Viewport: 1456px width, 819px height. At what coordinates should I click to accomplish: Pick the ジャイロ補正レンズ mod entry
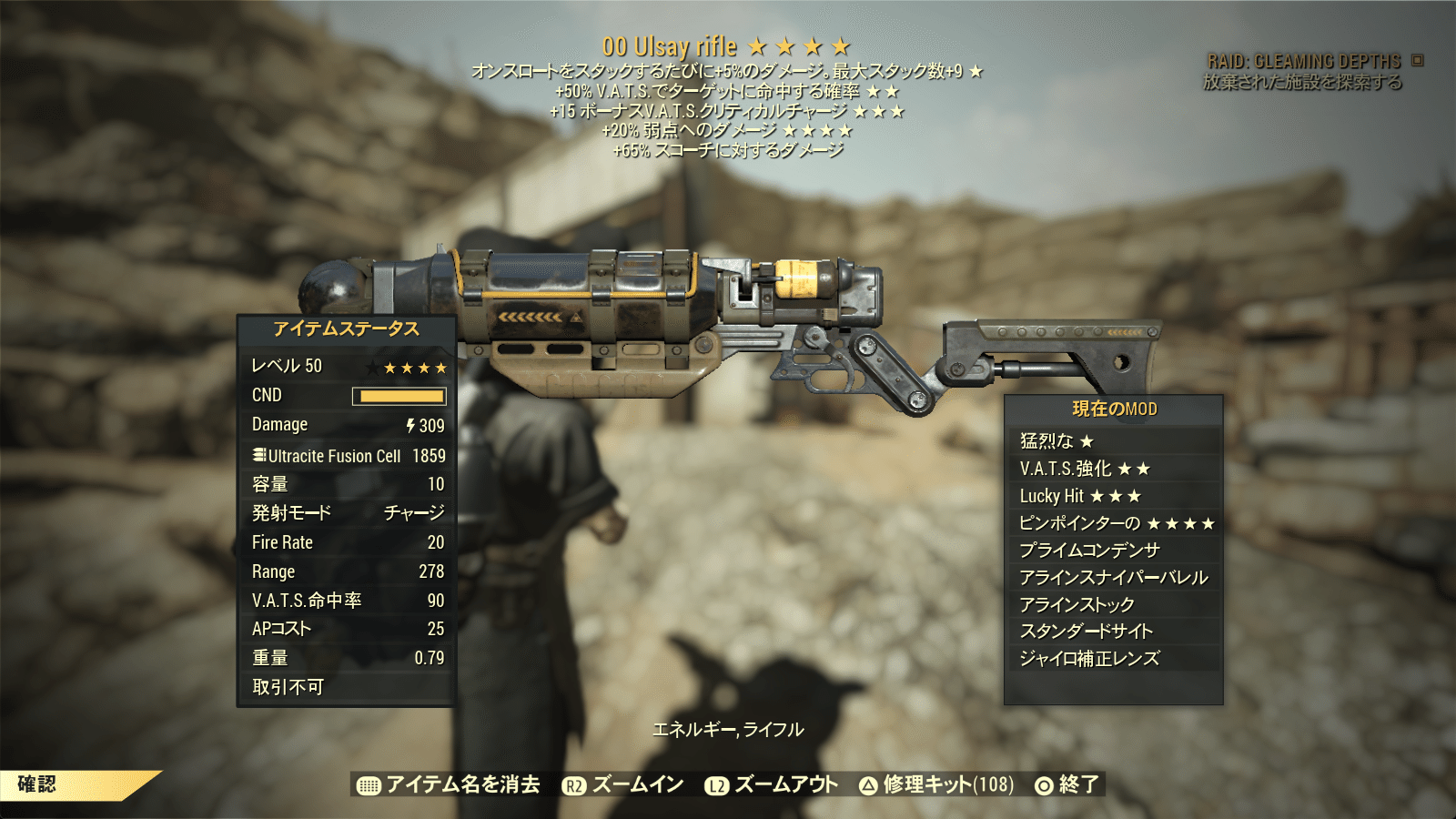1113,659
